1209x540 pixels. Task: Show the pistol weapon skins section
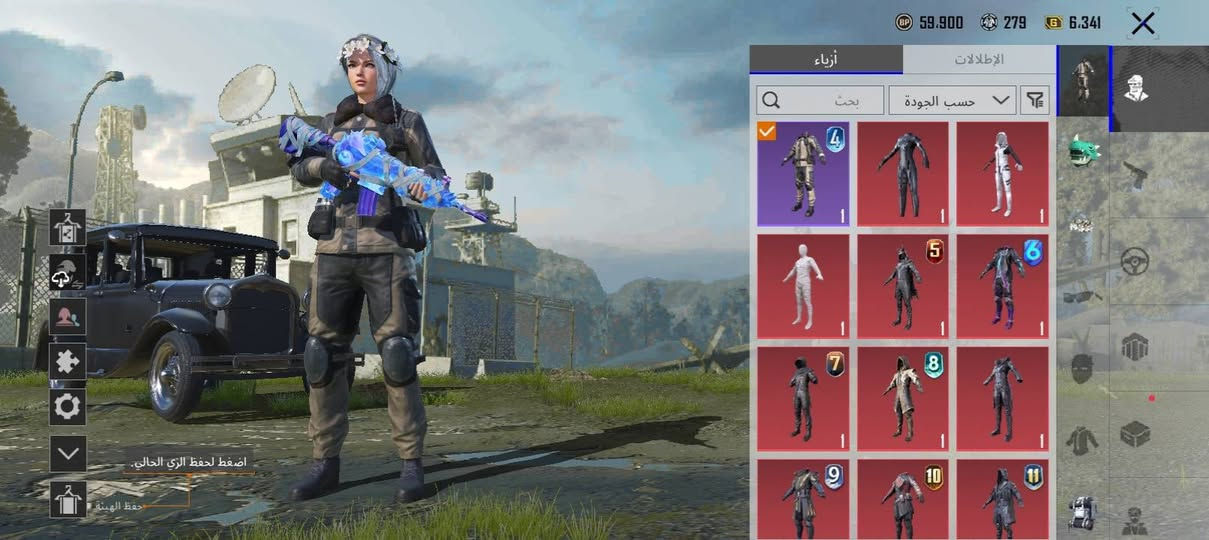[x=1135, y=175]
